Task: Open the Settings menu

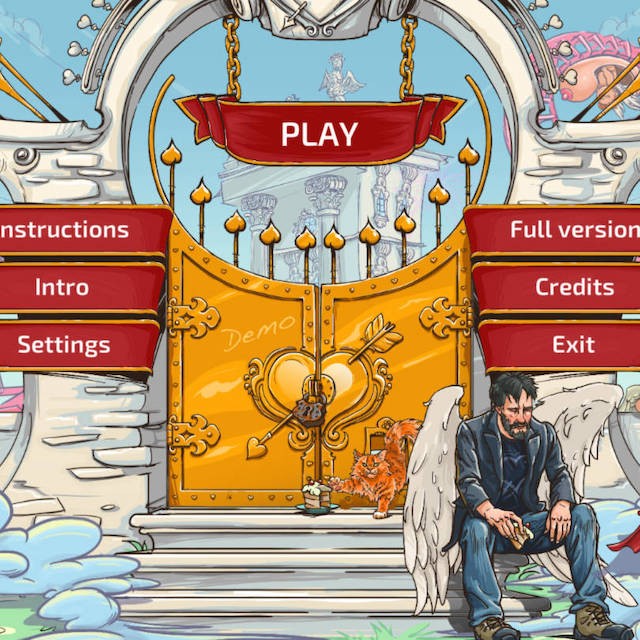Action: click(64, 346)
